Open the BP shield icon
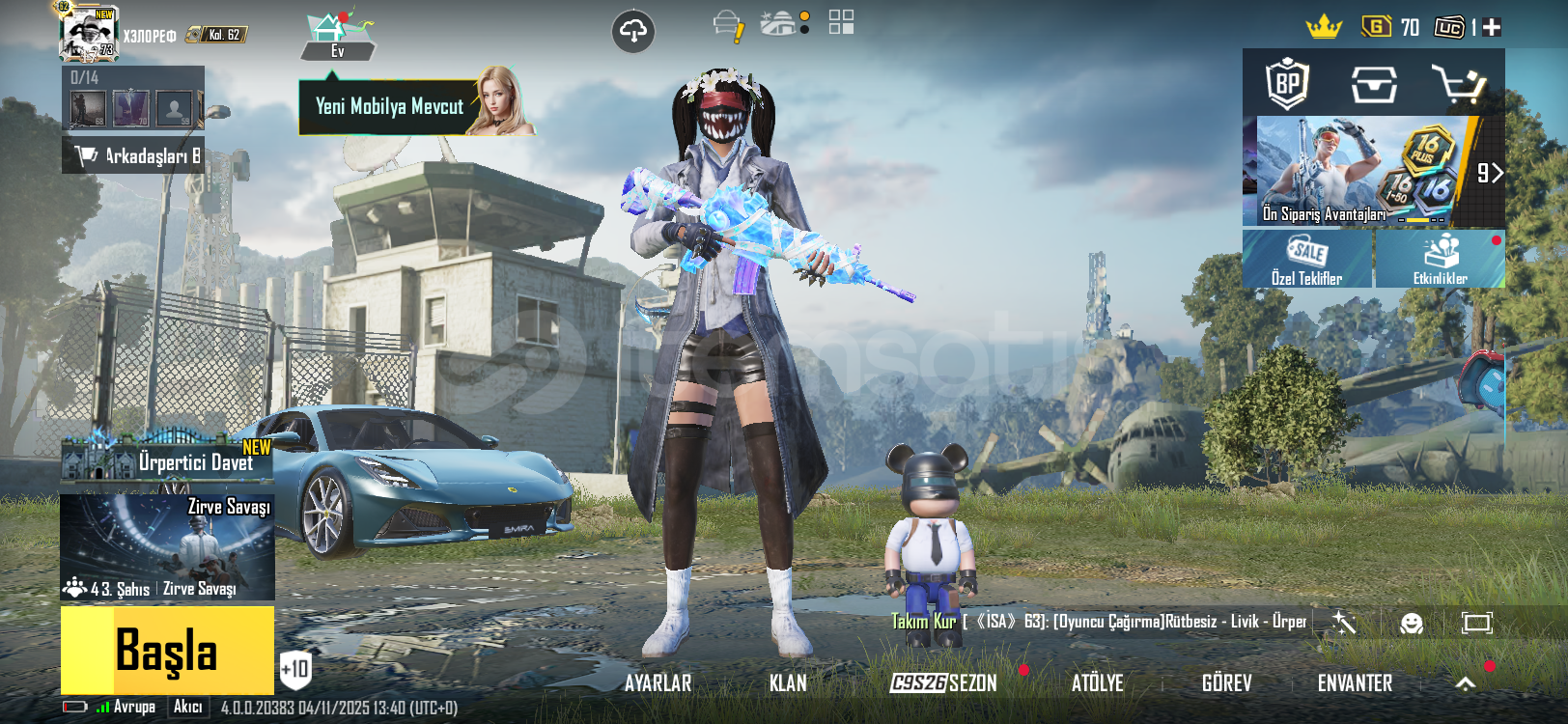This screenshot has height=724, width=1568. pos(1288,84)
